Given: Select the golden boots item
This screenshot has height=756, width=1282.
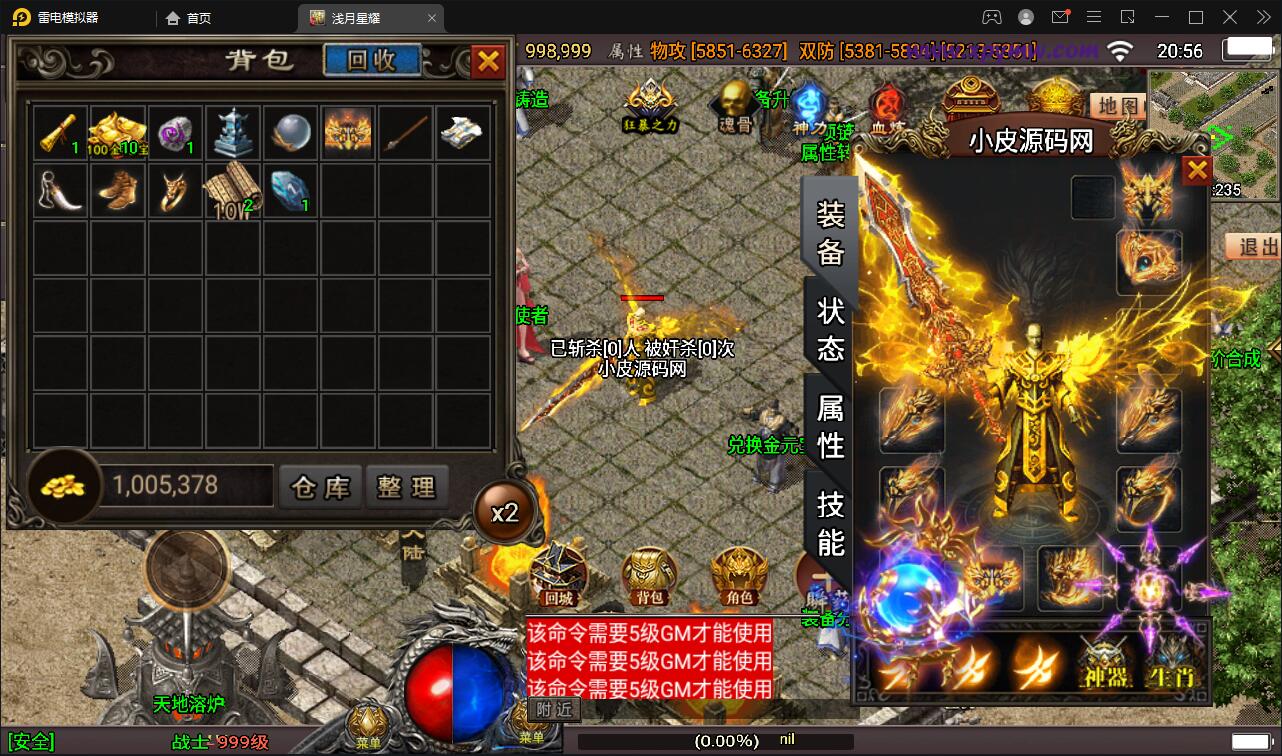Looking at the screenshot, I should pyautogui.click(x=118, y=190).
